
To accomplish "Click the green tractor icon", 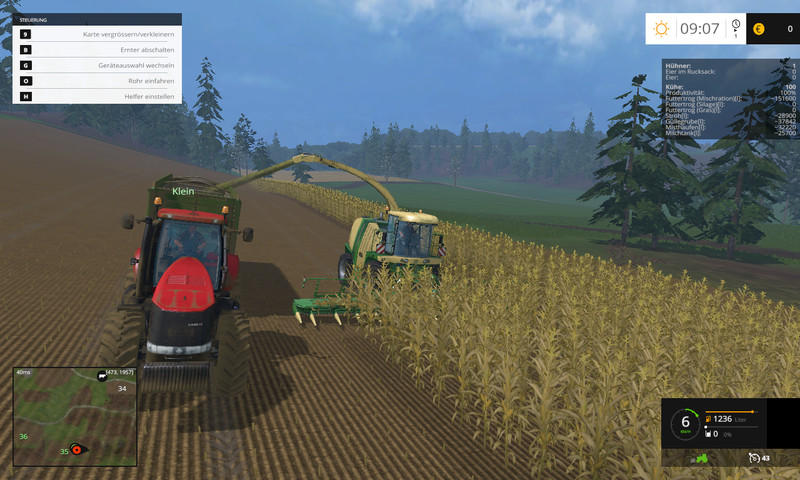I will tap(701, 458).
